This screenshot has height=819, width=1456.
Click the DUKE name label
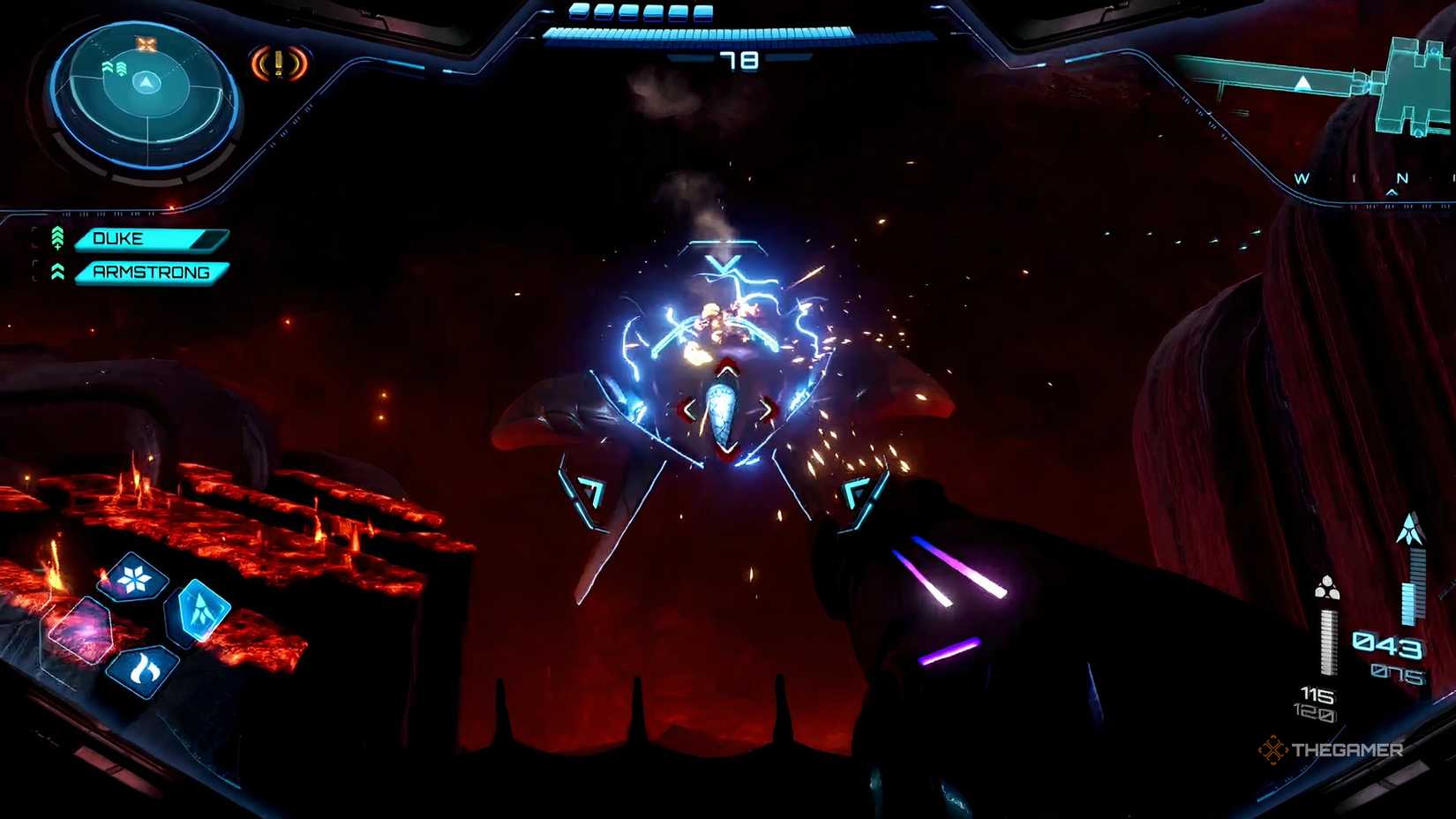click(x=121, y=238)
